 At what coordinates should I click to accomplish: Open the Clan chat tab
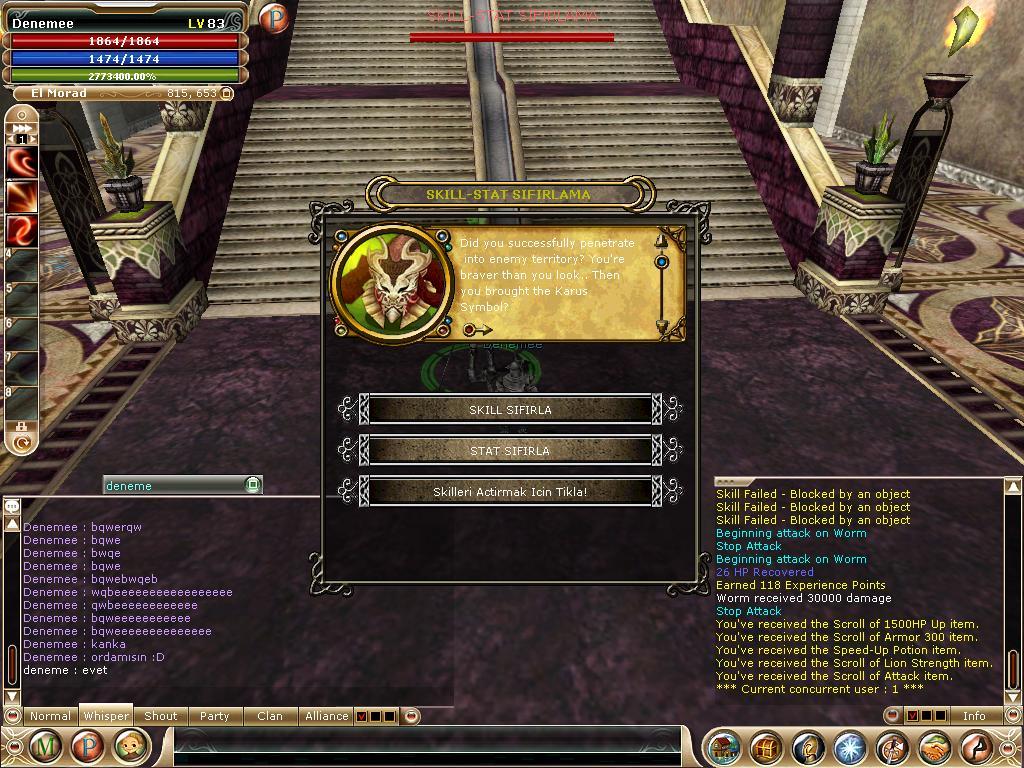click(270, 716)
